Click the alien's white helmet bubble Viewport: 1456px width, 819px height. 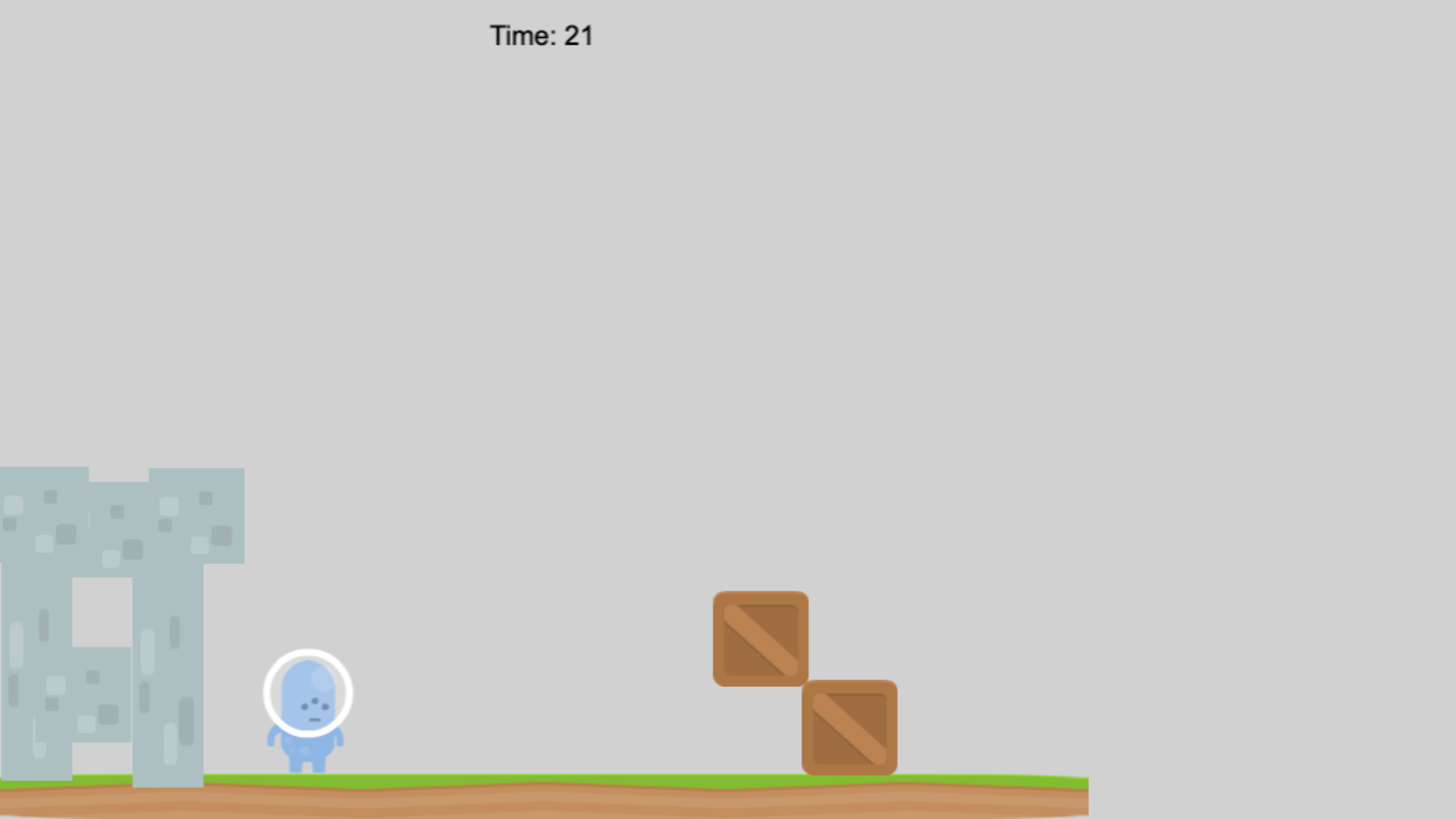click(x=307, y=692)
